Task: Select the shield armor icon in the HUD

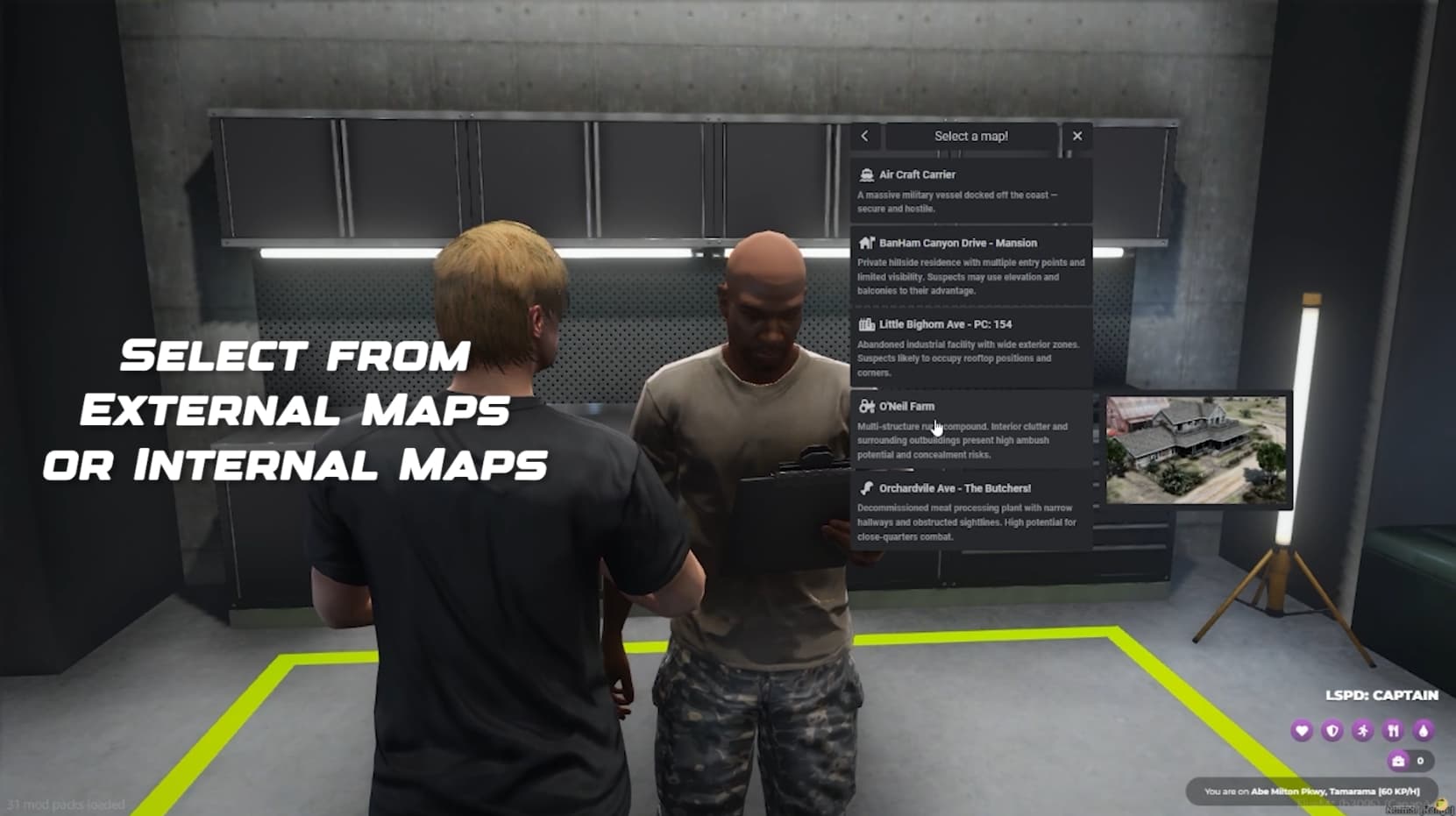Action: (x=1333, y=730)
